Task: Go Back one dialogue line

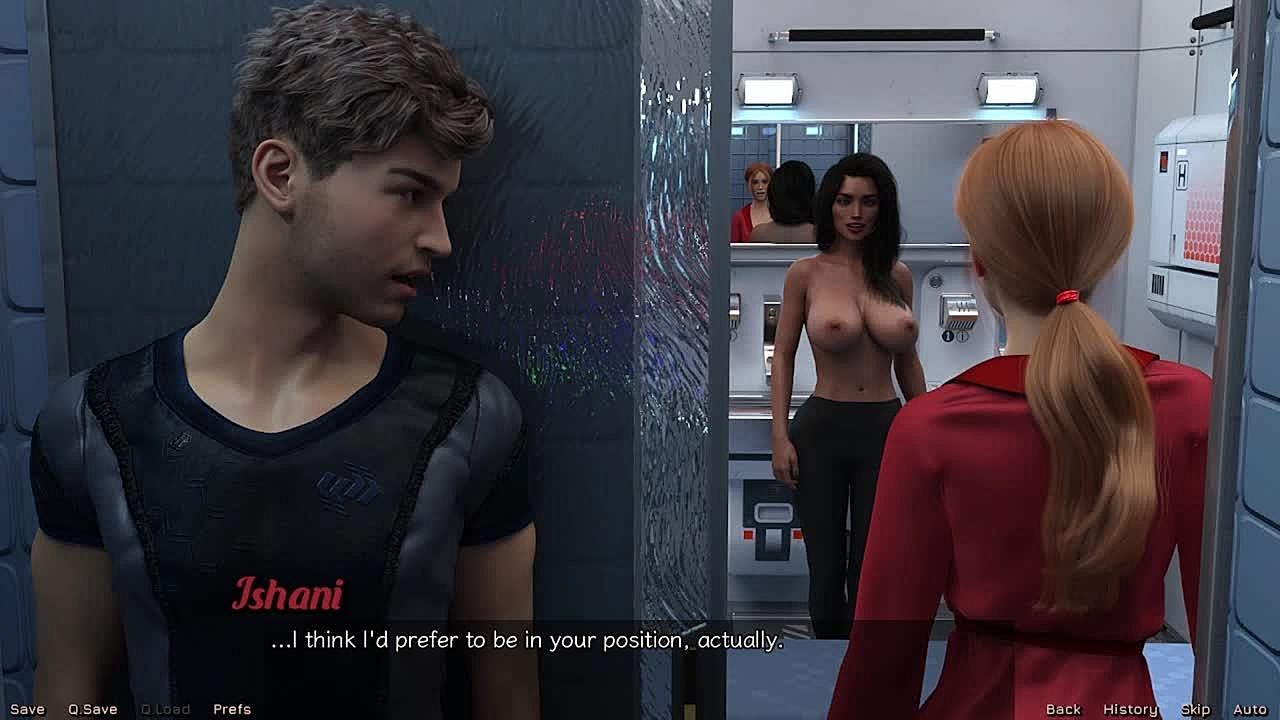Action: click(1063, 709)
